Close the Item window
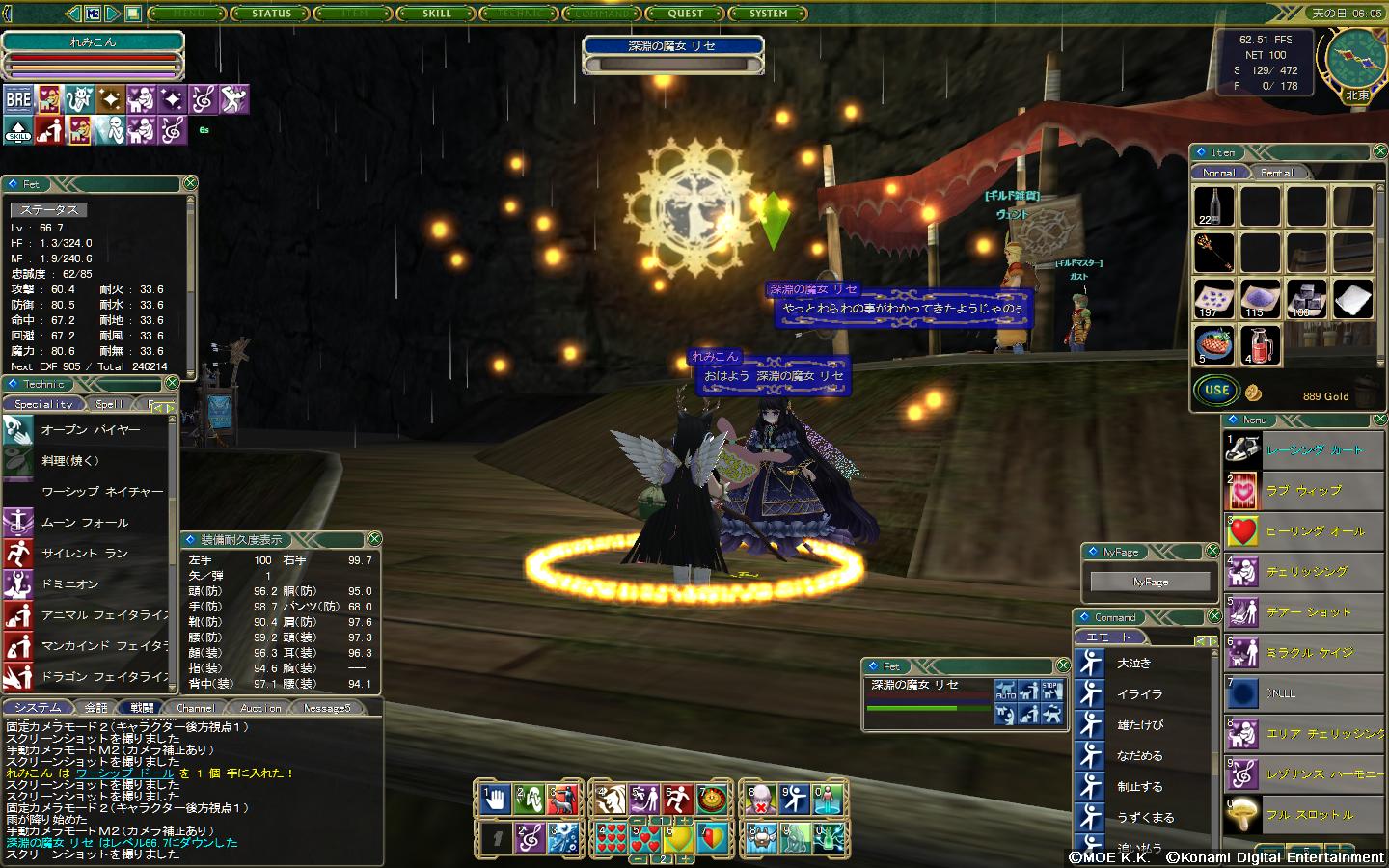 point(1378,151)
